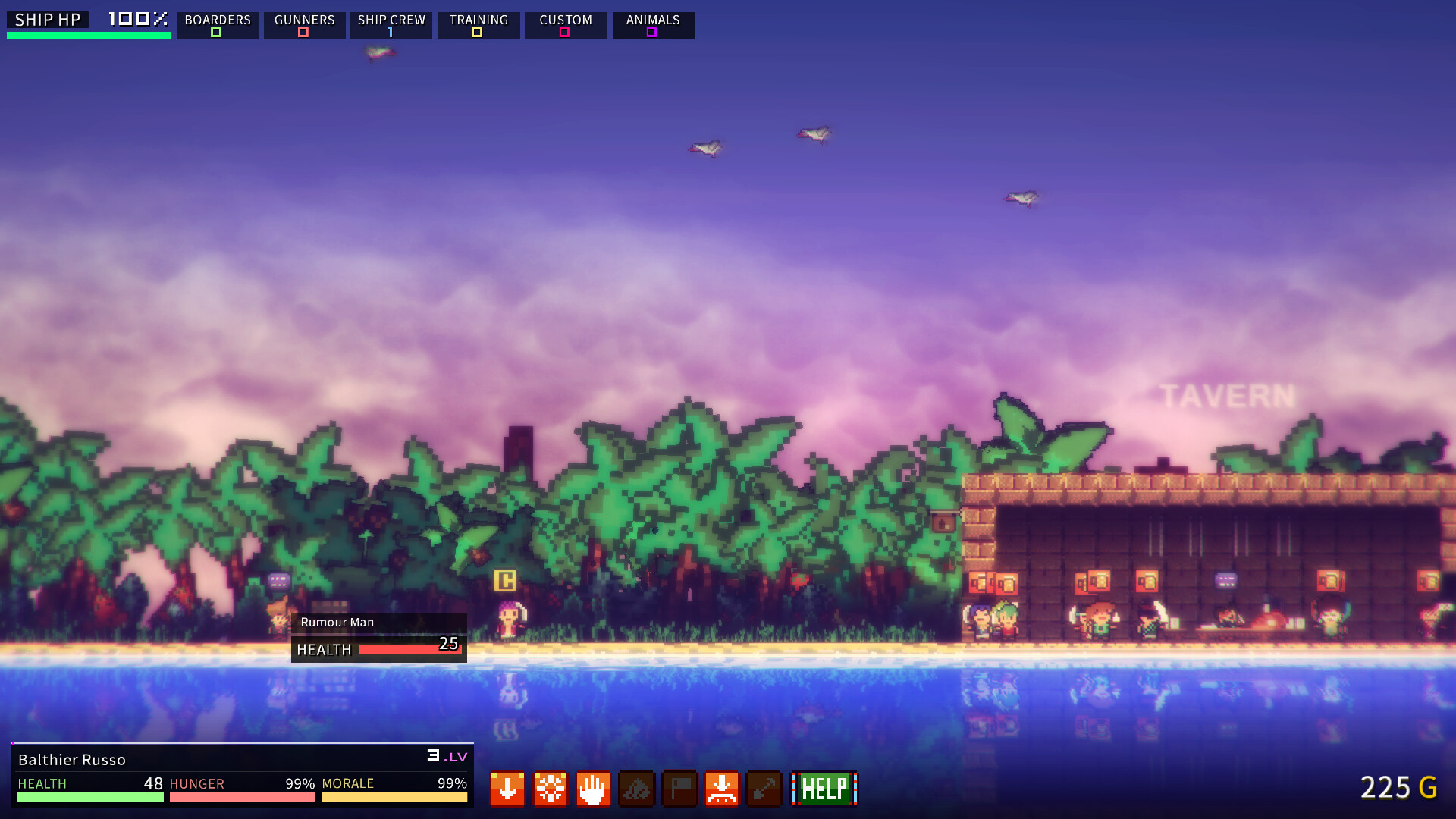Select the return-to-ship boarding command icon

click(722, 789)
